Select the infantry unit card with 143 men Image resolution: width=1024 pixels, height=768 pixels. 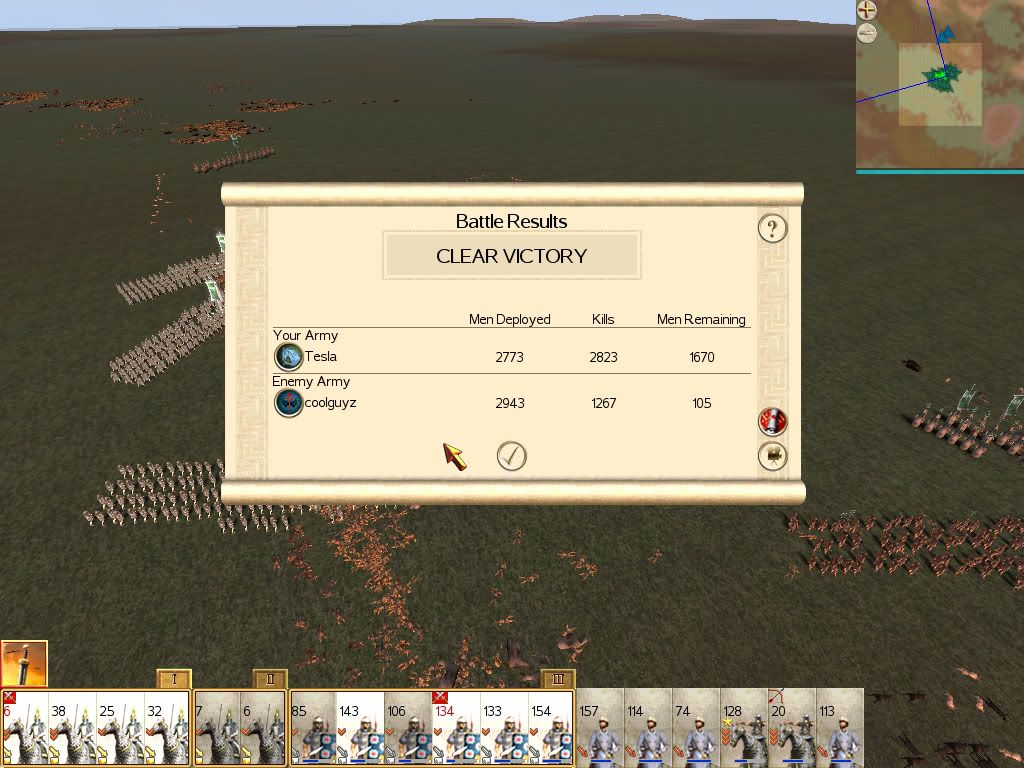360,728
